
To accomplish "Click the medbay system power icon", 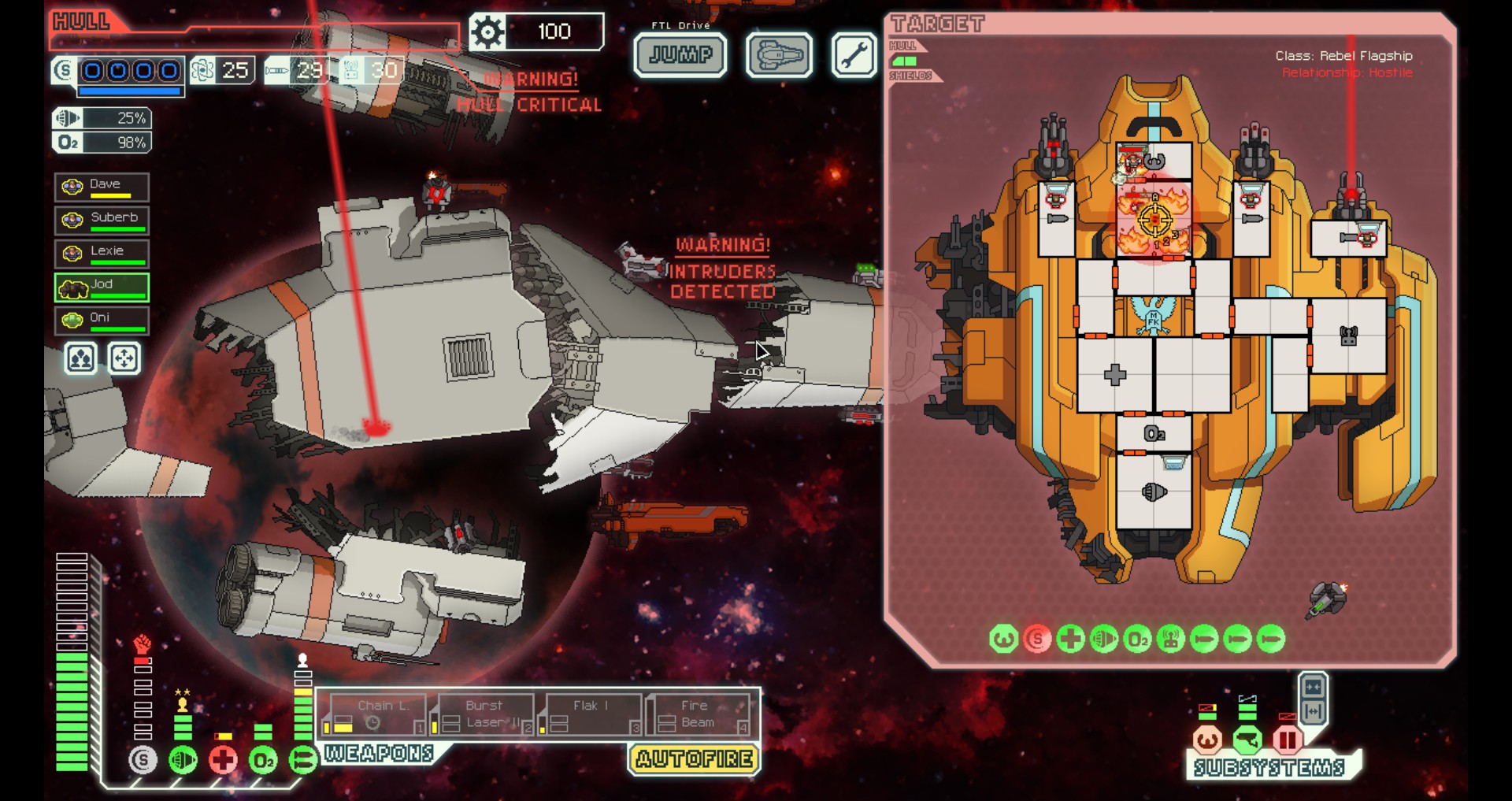I will (224, 760).
